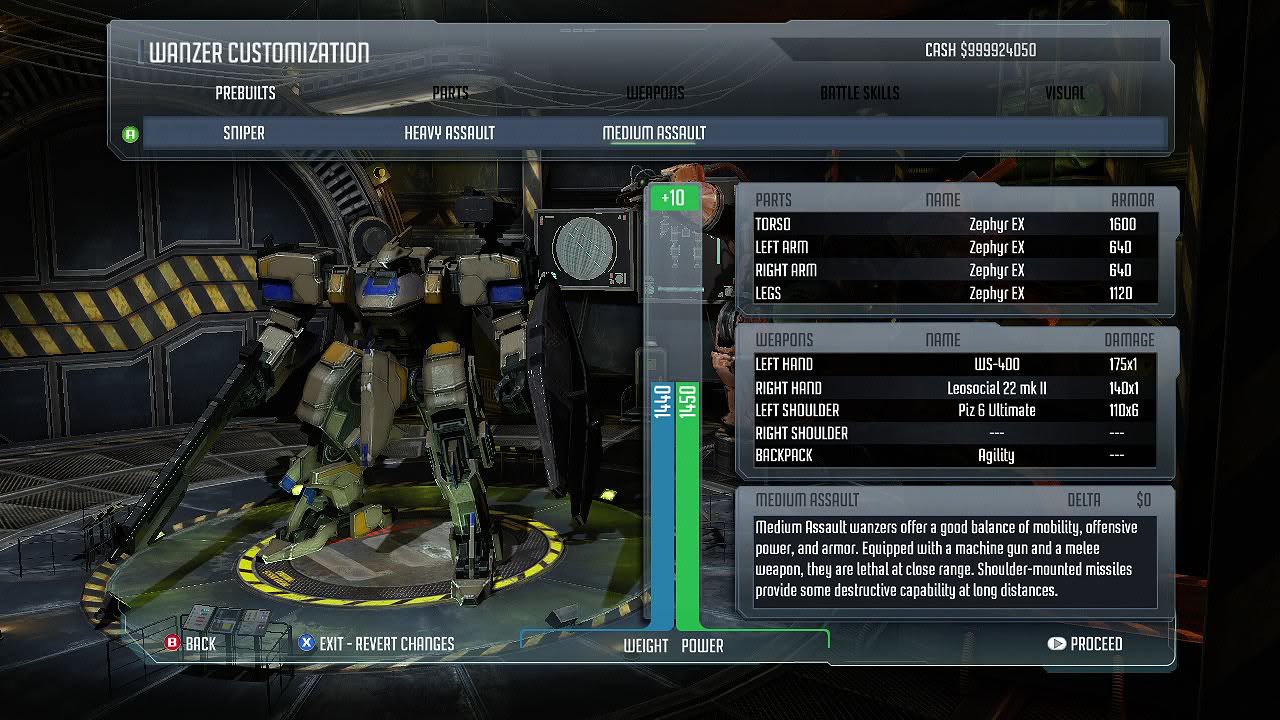Go to the Weapons tab
This screenshot has width=1280, height=720.
(655, 93)
